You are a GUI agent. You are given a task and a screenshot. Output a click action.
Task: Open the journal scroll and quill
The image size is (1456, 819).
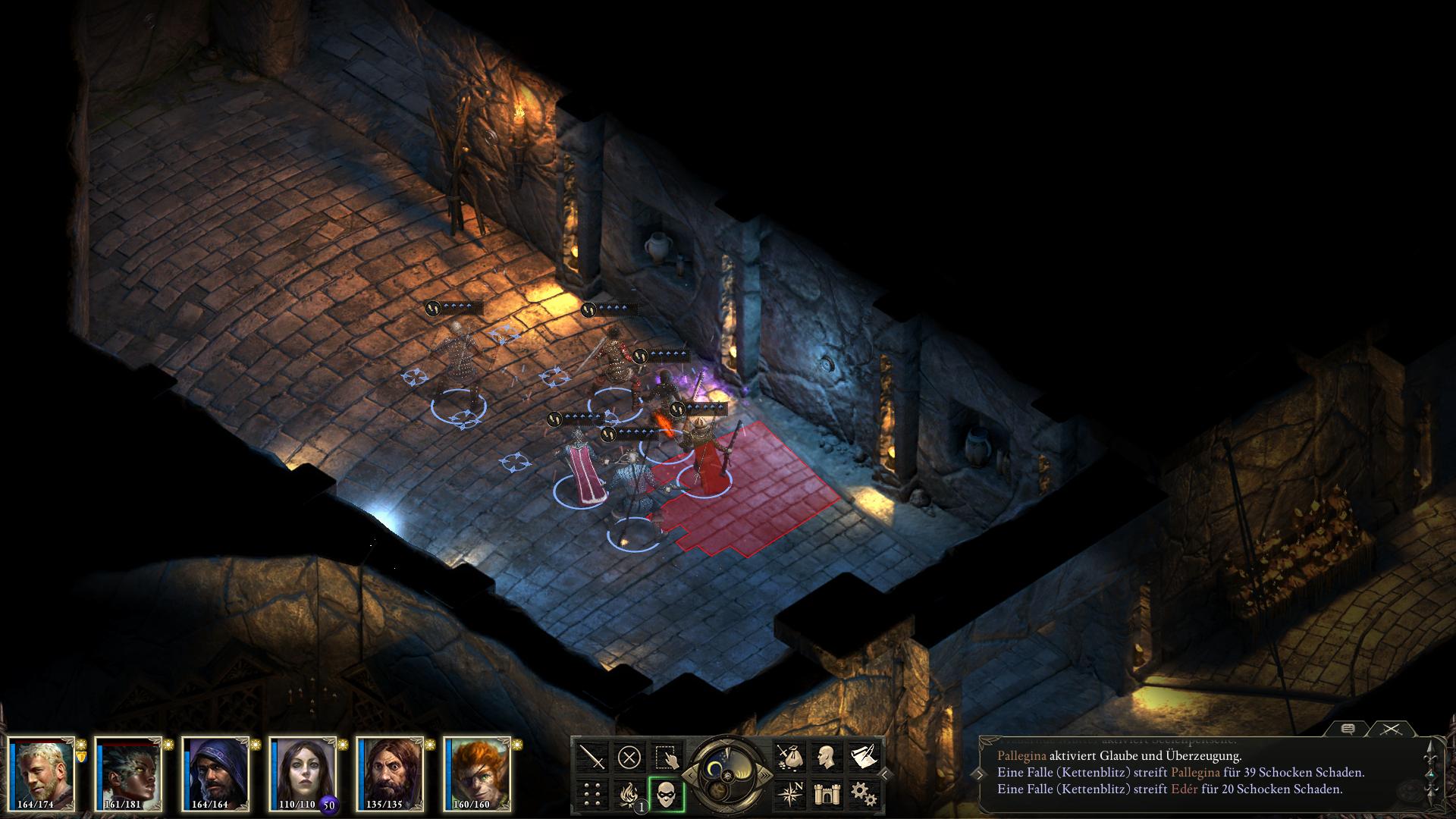pos(864,756)
